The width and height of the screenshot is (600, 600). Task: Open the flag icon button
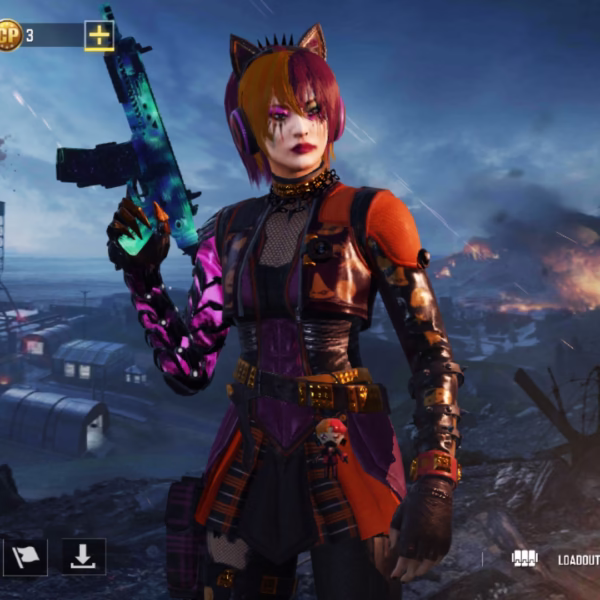25,557
